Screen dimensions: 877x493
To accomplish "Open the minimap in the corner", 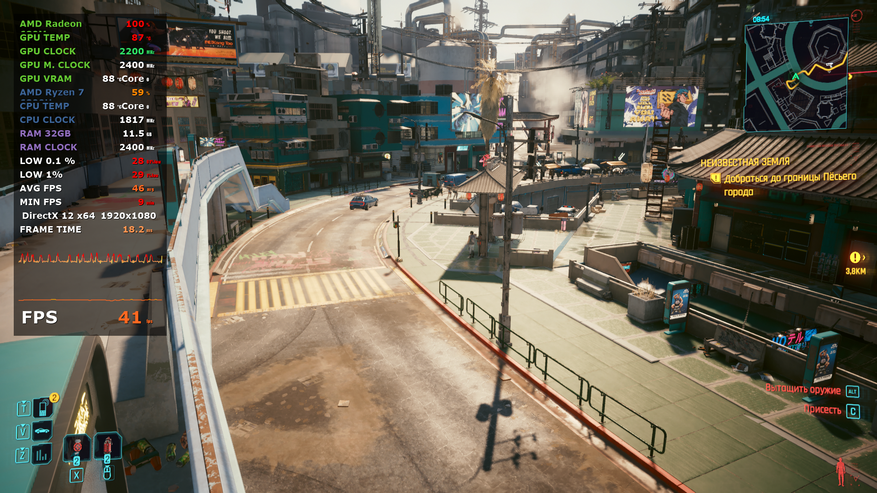I will (797, 75).
